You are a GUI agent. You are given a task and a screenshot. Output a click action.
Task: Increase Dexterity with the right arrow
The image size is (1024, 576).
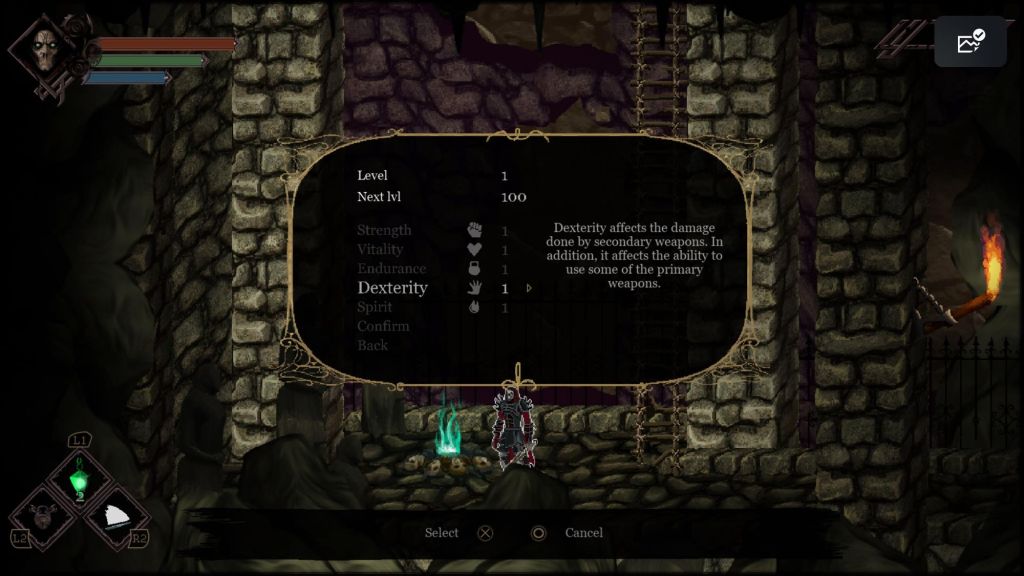coord(529,289)
